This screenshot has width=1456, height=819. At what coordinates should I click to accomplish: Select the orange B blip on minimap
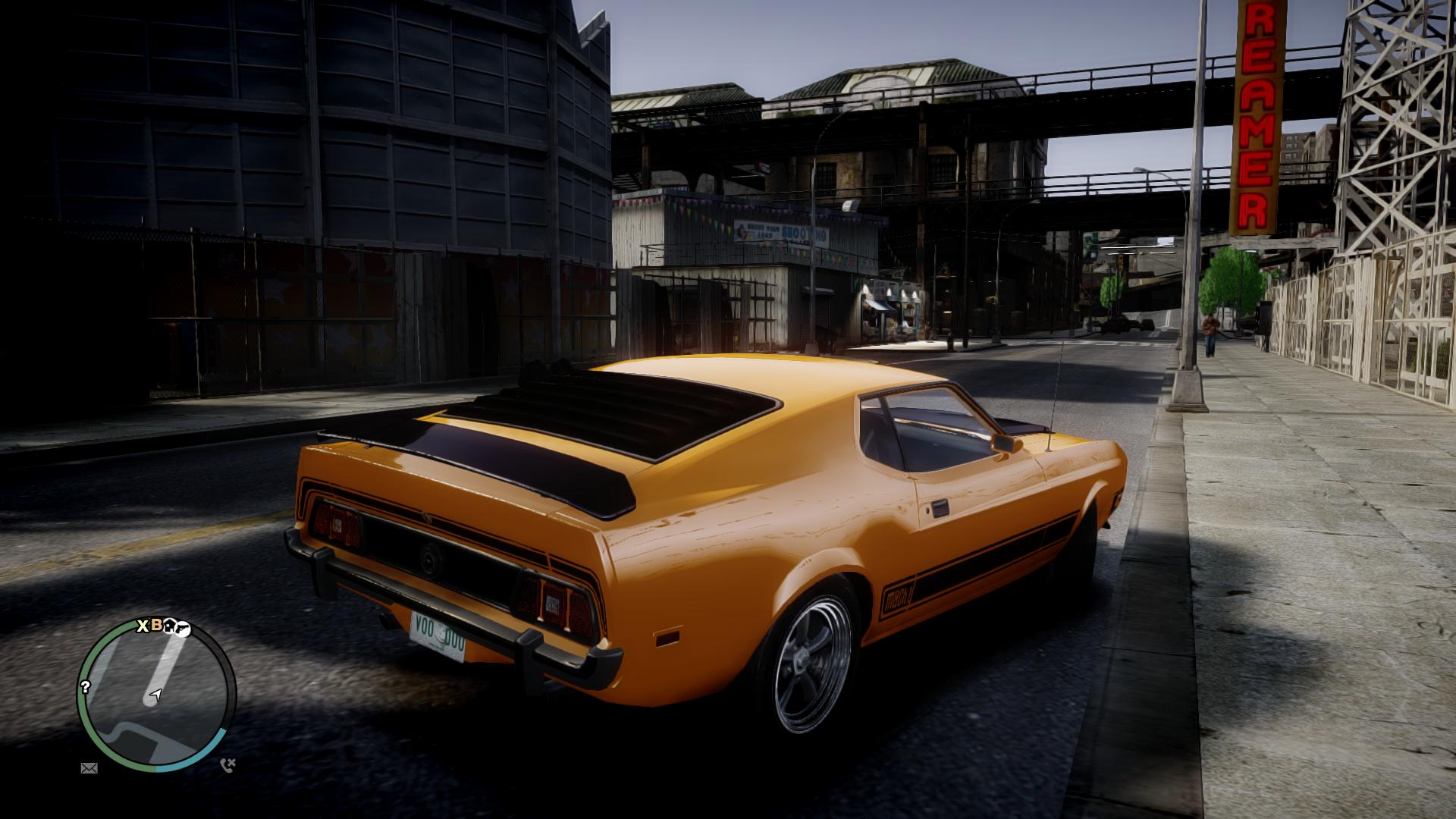coord(156,626)
